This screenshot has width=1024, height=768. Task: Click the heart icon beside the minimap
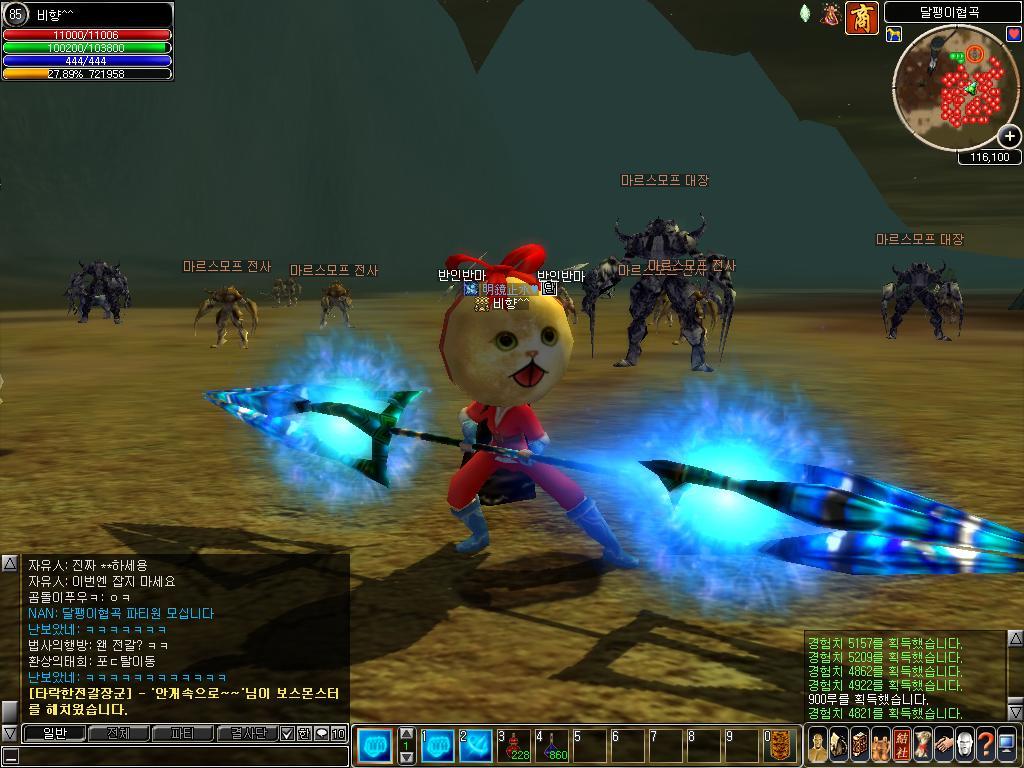tap(1013, 35)
